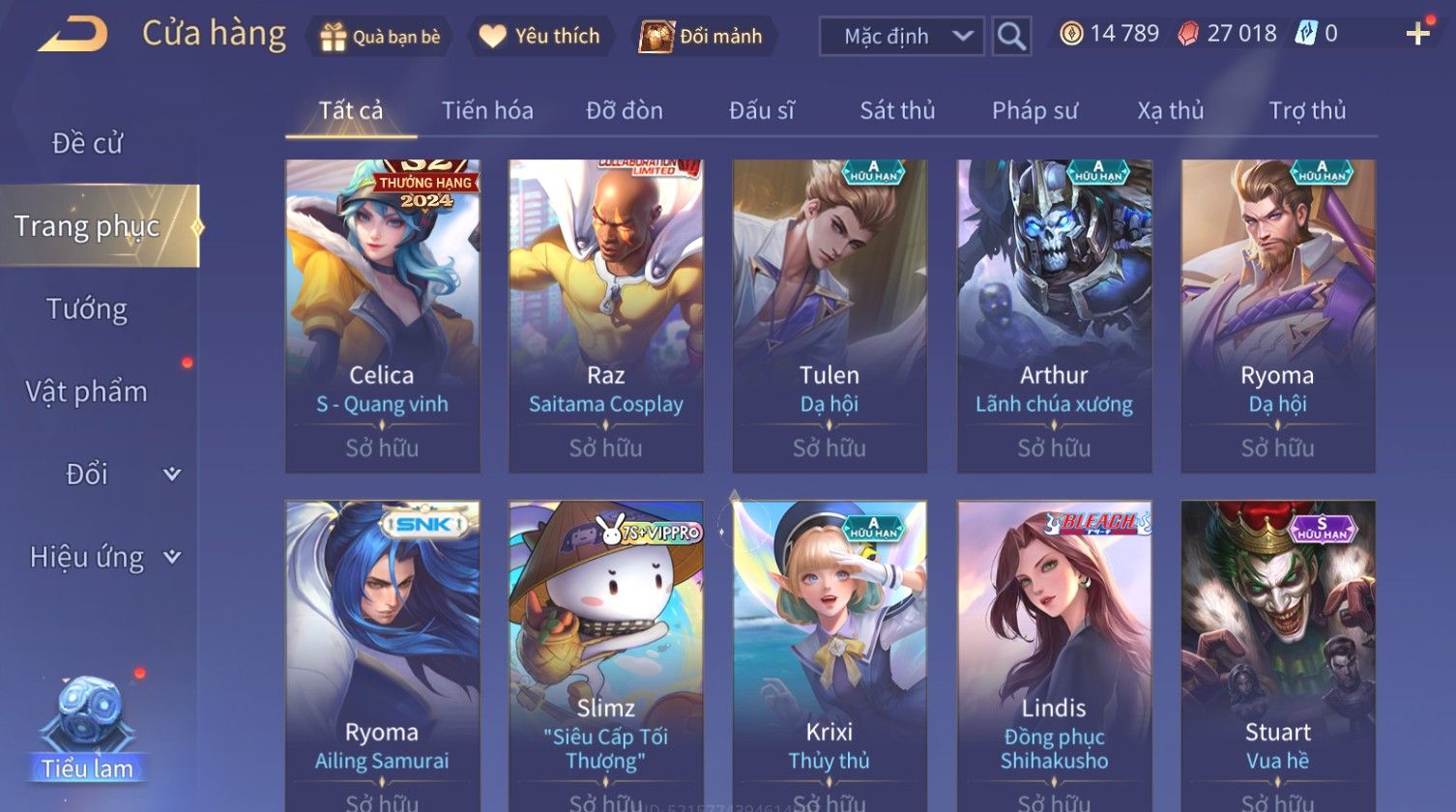
Task: Open Quà bạn bè gift menu
Action: point(380,37)
